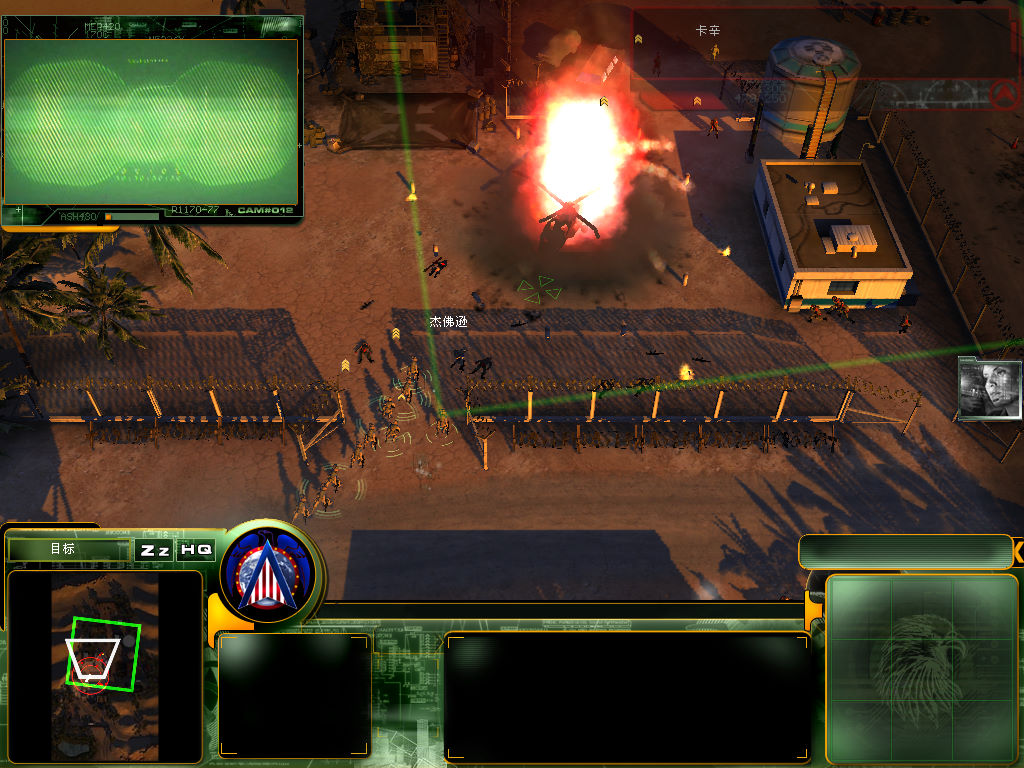This screenshot has width=1024, height=768.
Task: Jump to base with the HQ button
Action: click(x=196, y=550)
